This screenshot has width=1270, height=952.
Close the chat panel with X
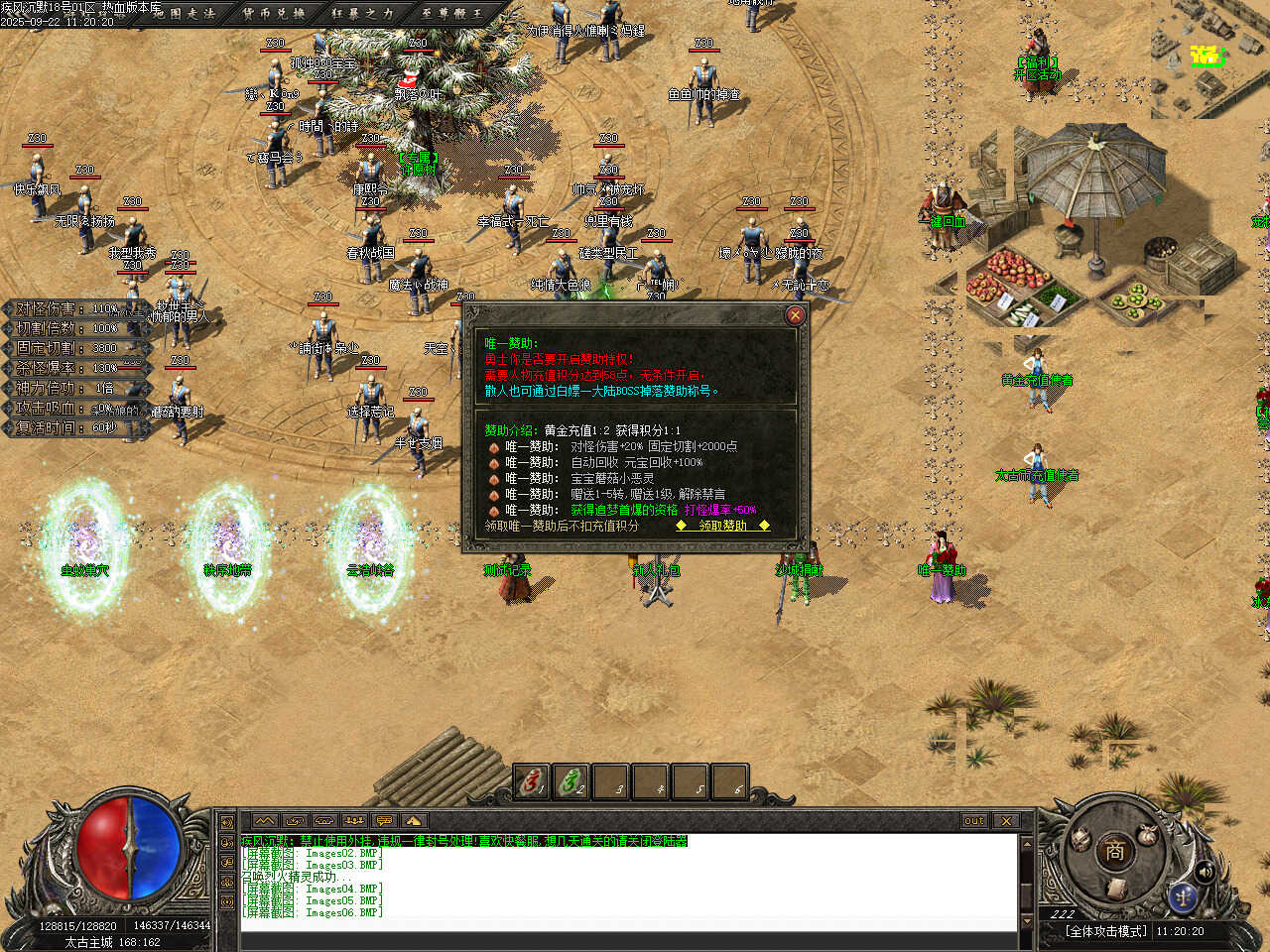[1006, 820]
